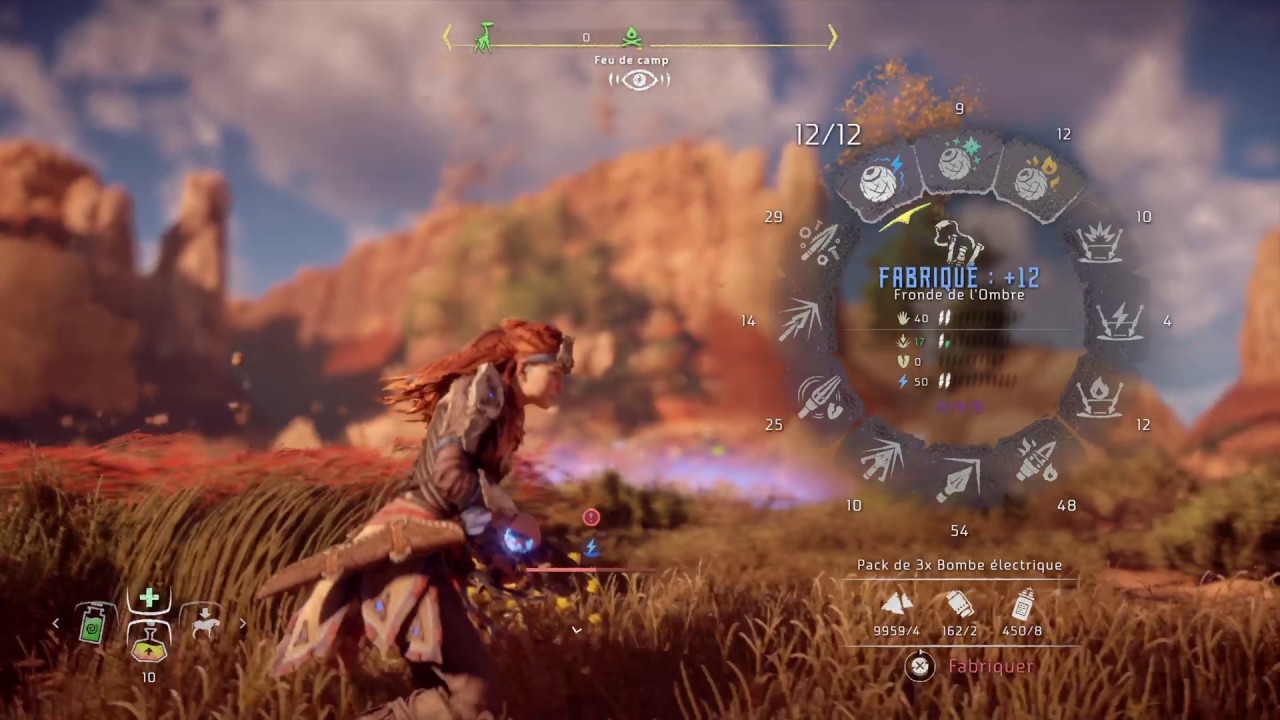The image size is (1280, 720).
Task: Click the green machine marker on compass
Action: 485,37
